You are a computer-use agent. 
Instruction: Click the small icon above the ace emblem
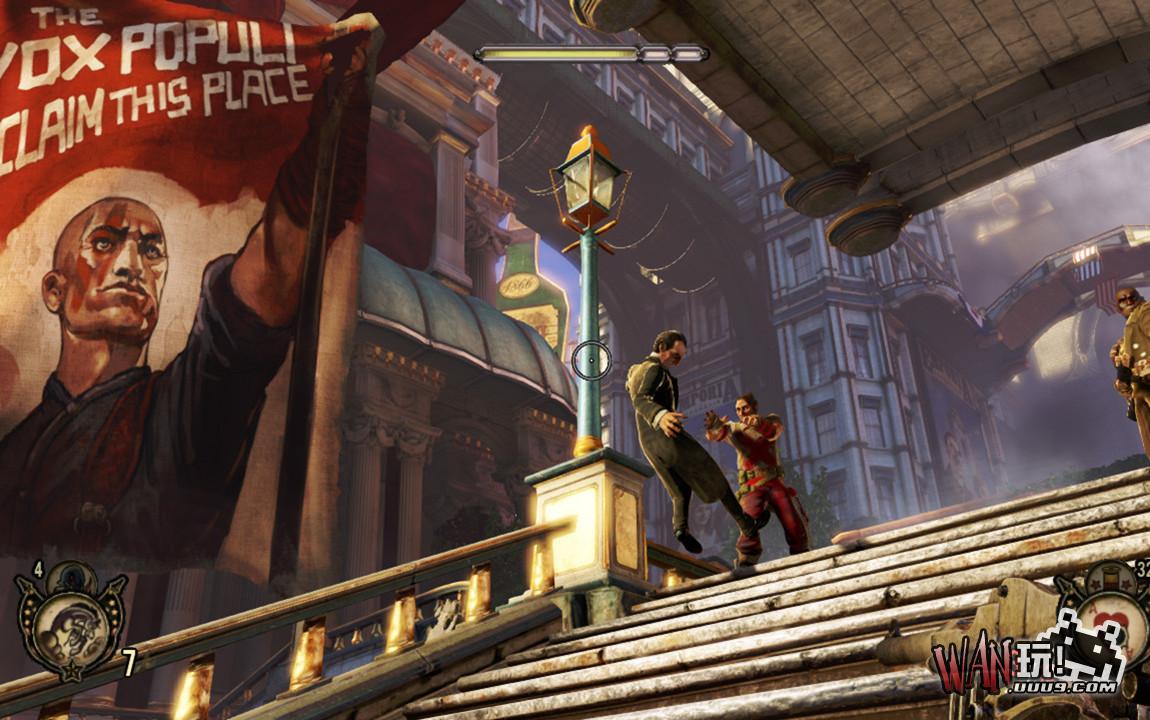(x=1113, y=576)
